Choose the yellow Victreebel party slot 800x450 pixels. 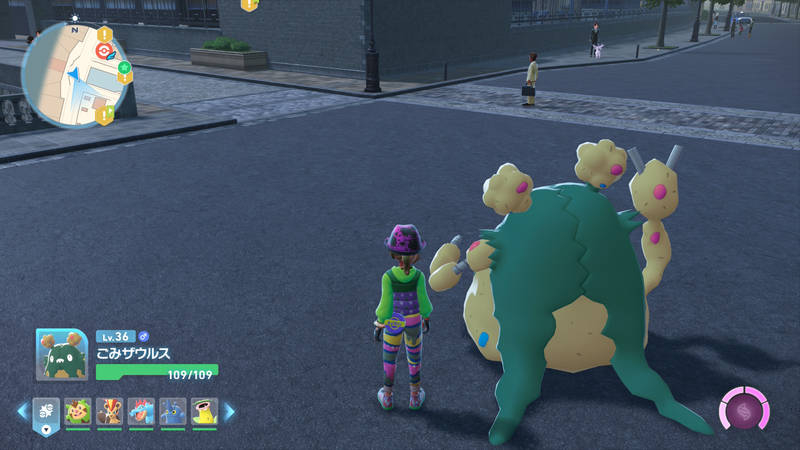tap(205, 411)
